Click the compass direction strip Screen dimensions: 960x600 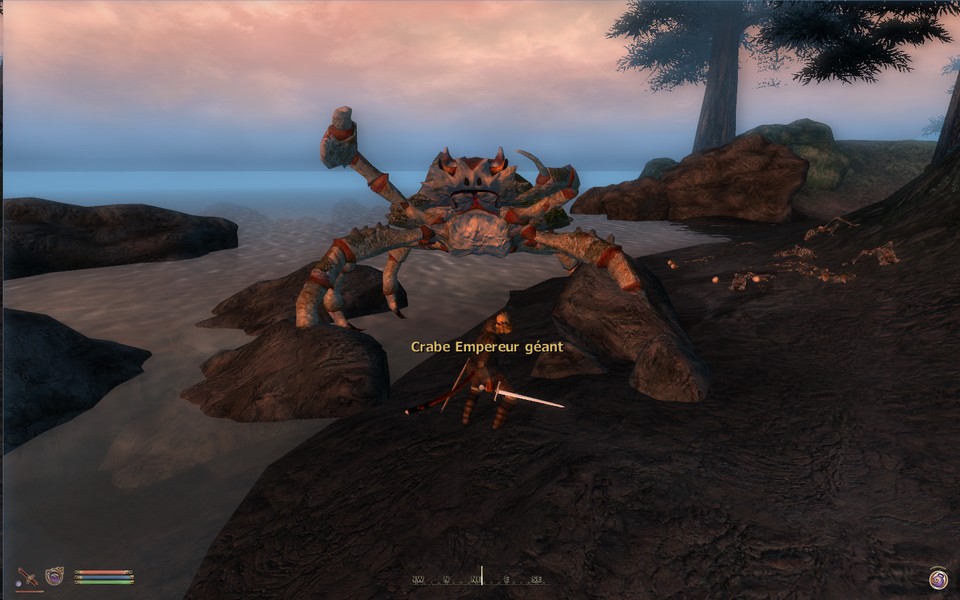click(480, 578)
